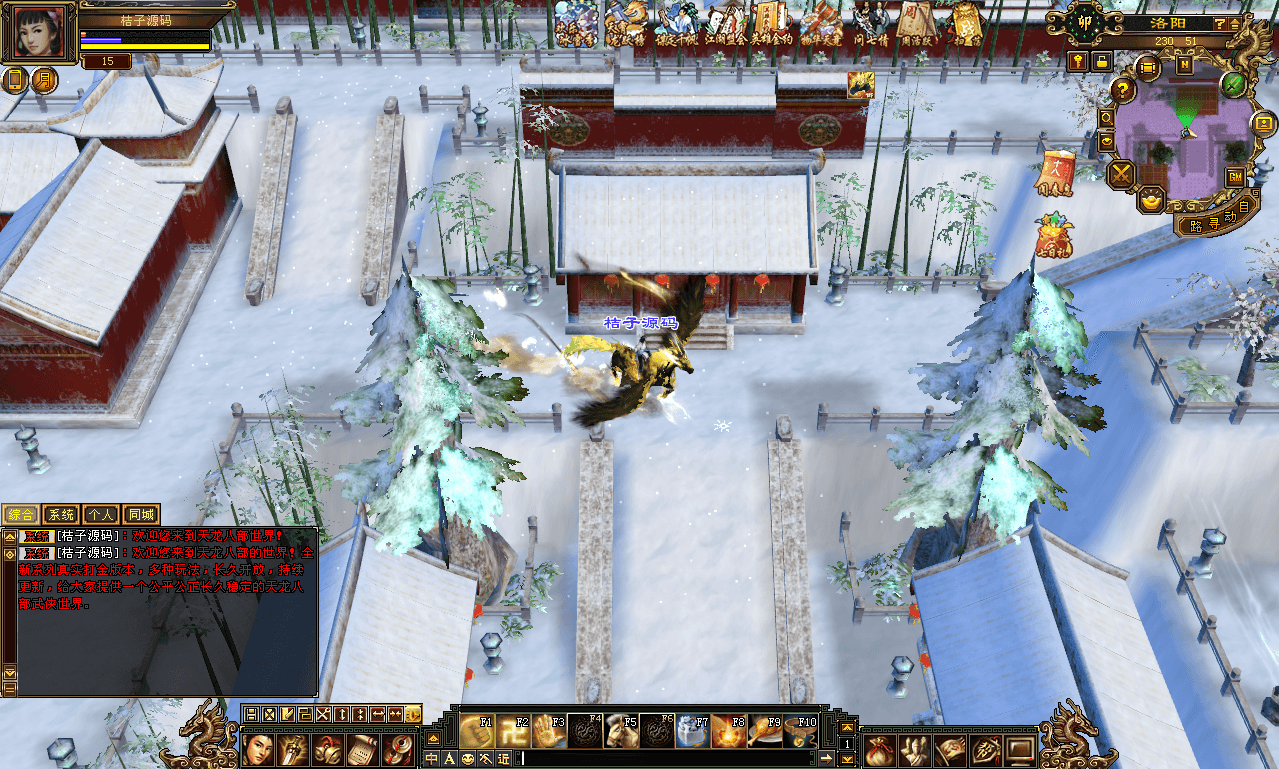Click the GM button on the minimap
Viewport: 1279px width, 769px height.
(x=1235, y=177)
